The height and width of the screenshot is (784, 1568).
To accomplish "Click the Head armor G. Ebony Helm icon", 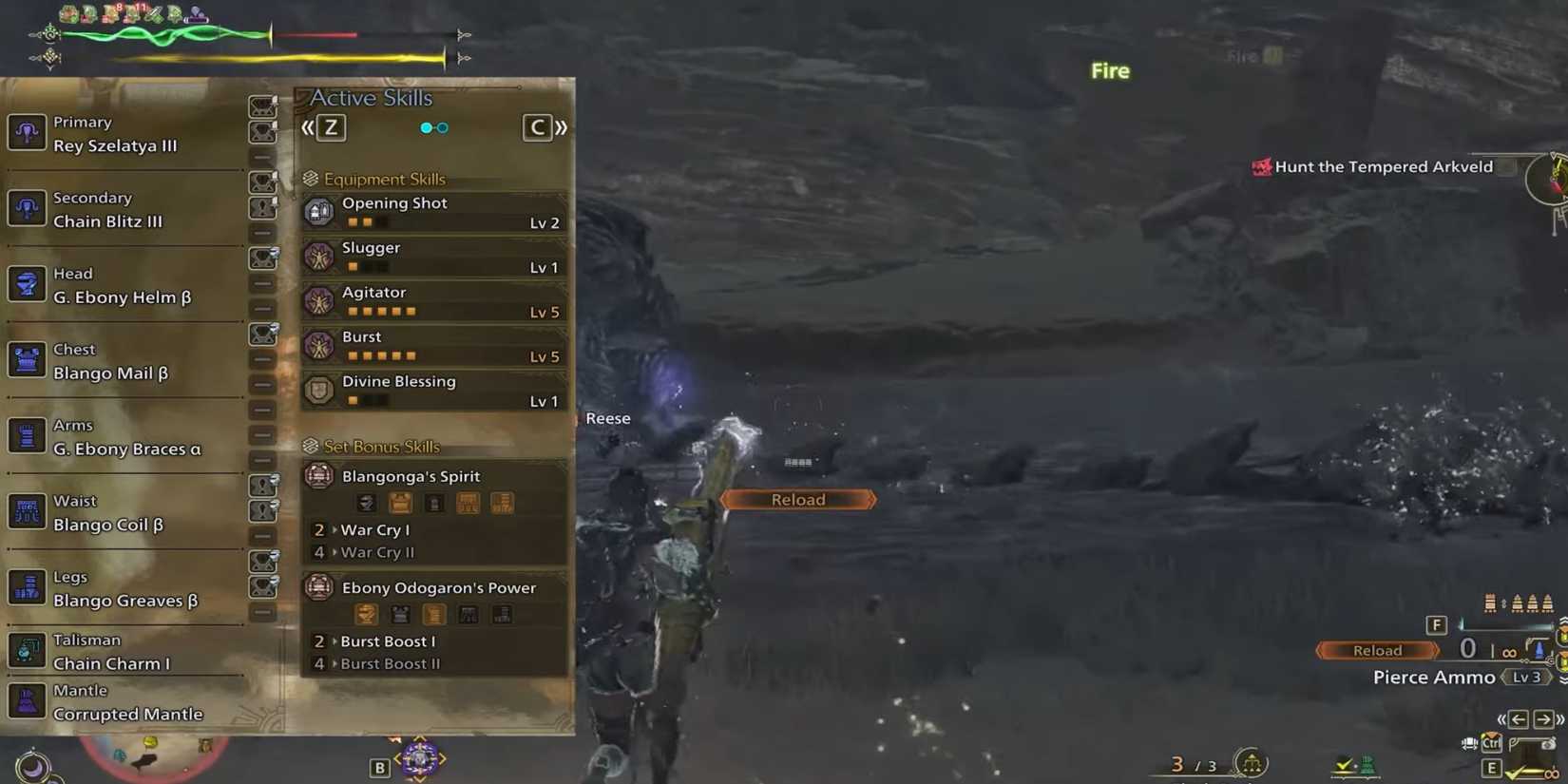I will (27, 283).
